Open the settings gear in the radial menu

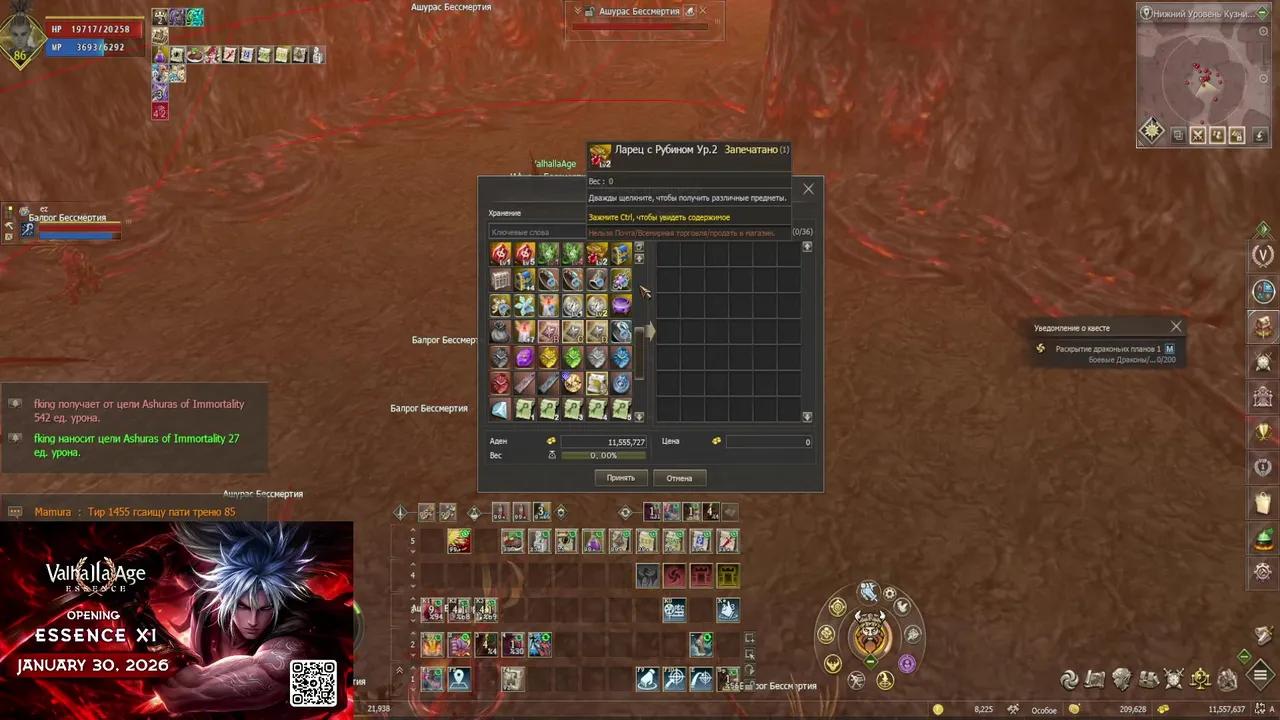[x=890, y=593]
